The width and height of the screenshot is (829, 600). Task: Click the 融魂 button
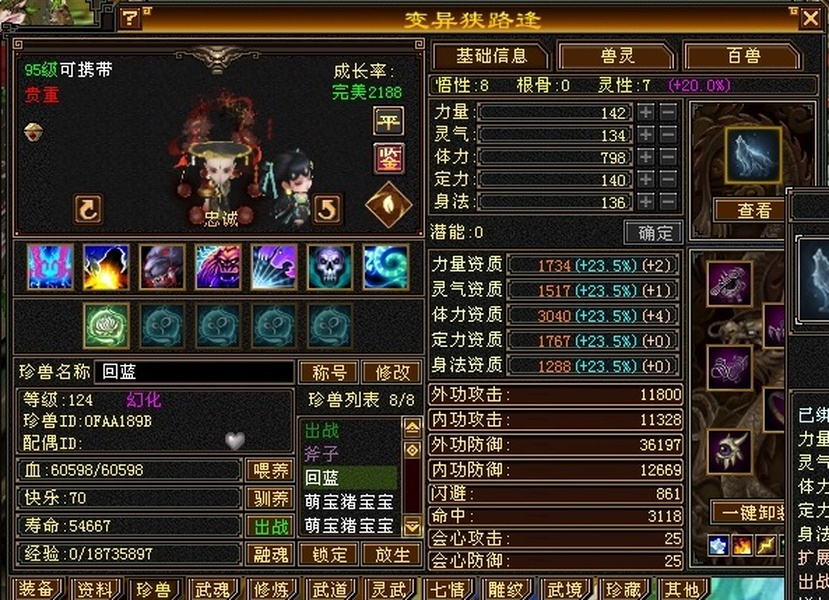tap(271, 554)
